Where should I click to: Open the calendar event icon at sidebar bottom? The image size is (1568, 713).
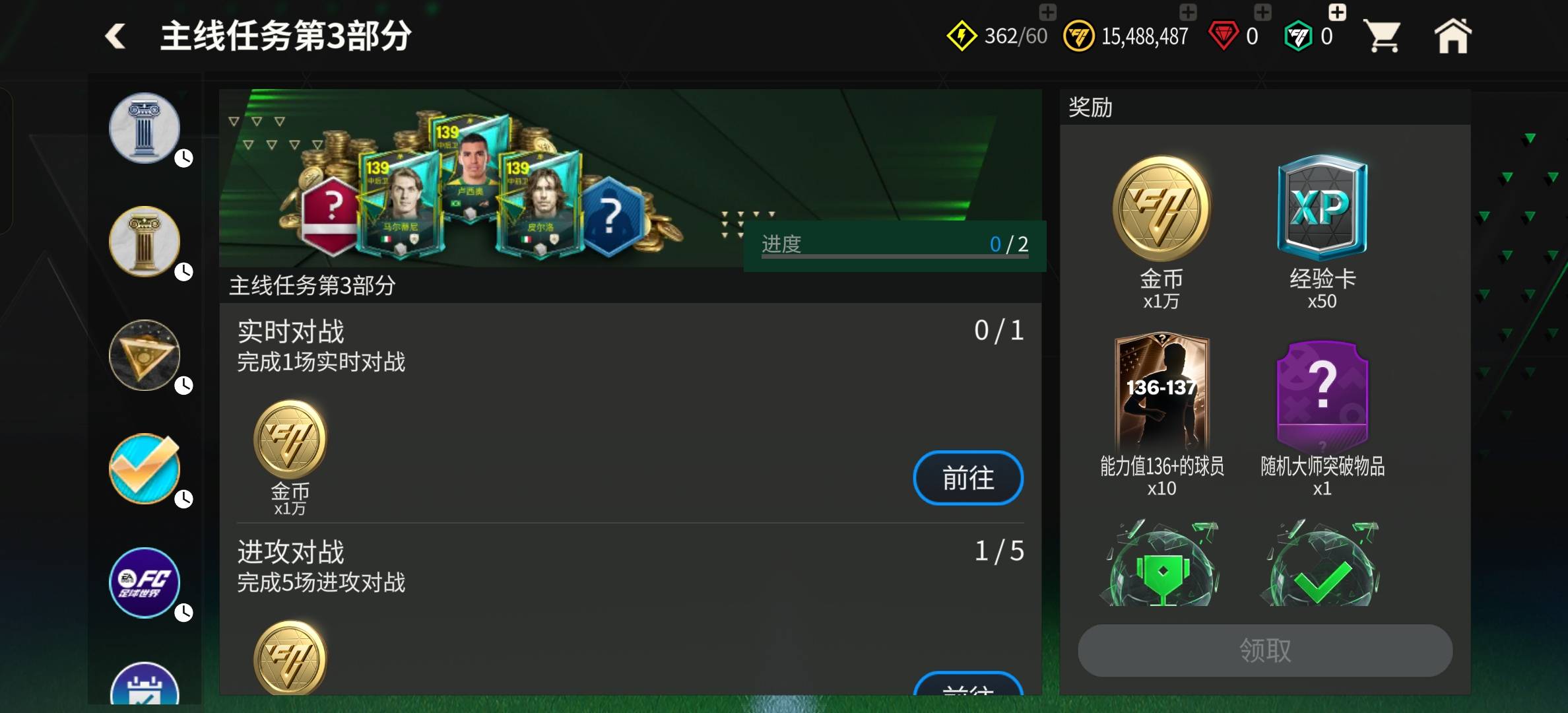(144, 690)
